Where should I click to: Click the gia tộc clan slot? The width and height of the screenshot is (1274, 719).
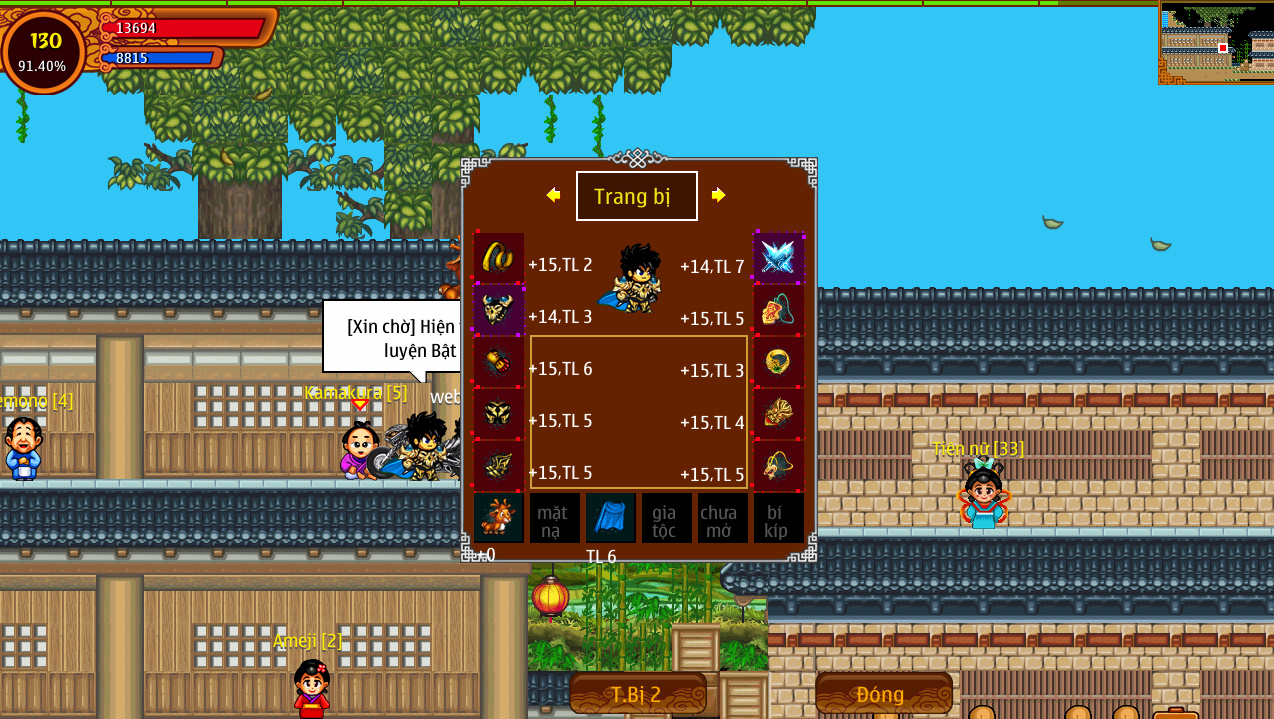coord(666,518)
